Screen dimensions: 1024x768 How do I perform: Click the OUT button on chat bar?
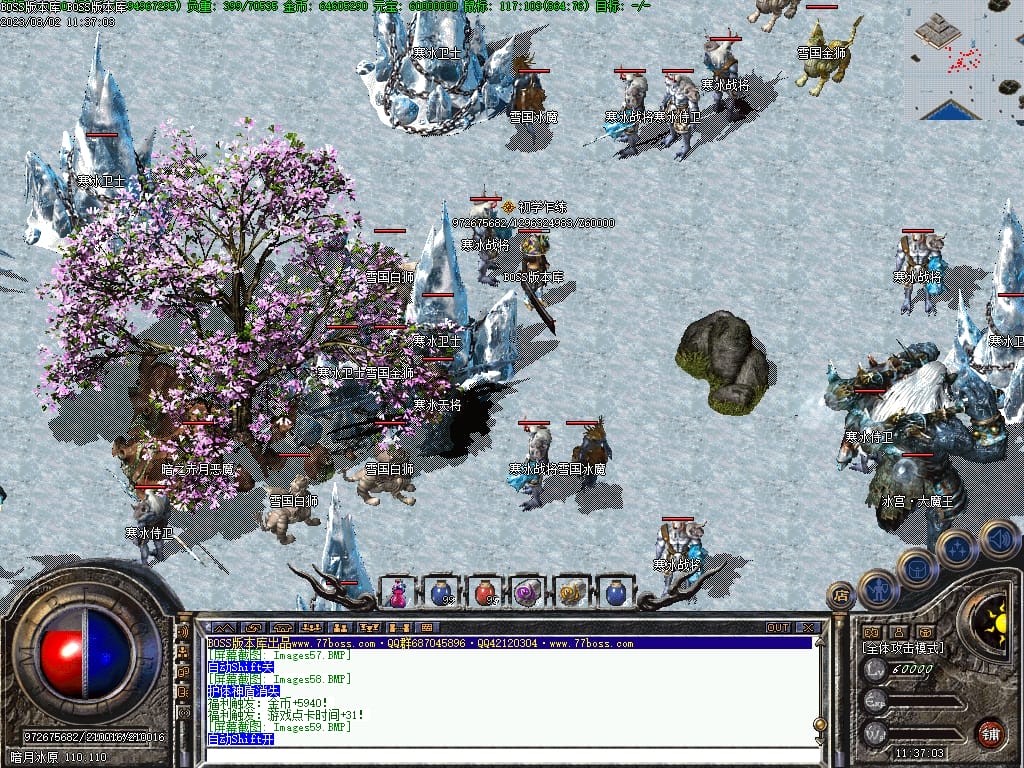pos(778,627)
